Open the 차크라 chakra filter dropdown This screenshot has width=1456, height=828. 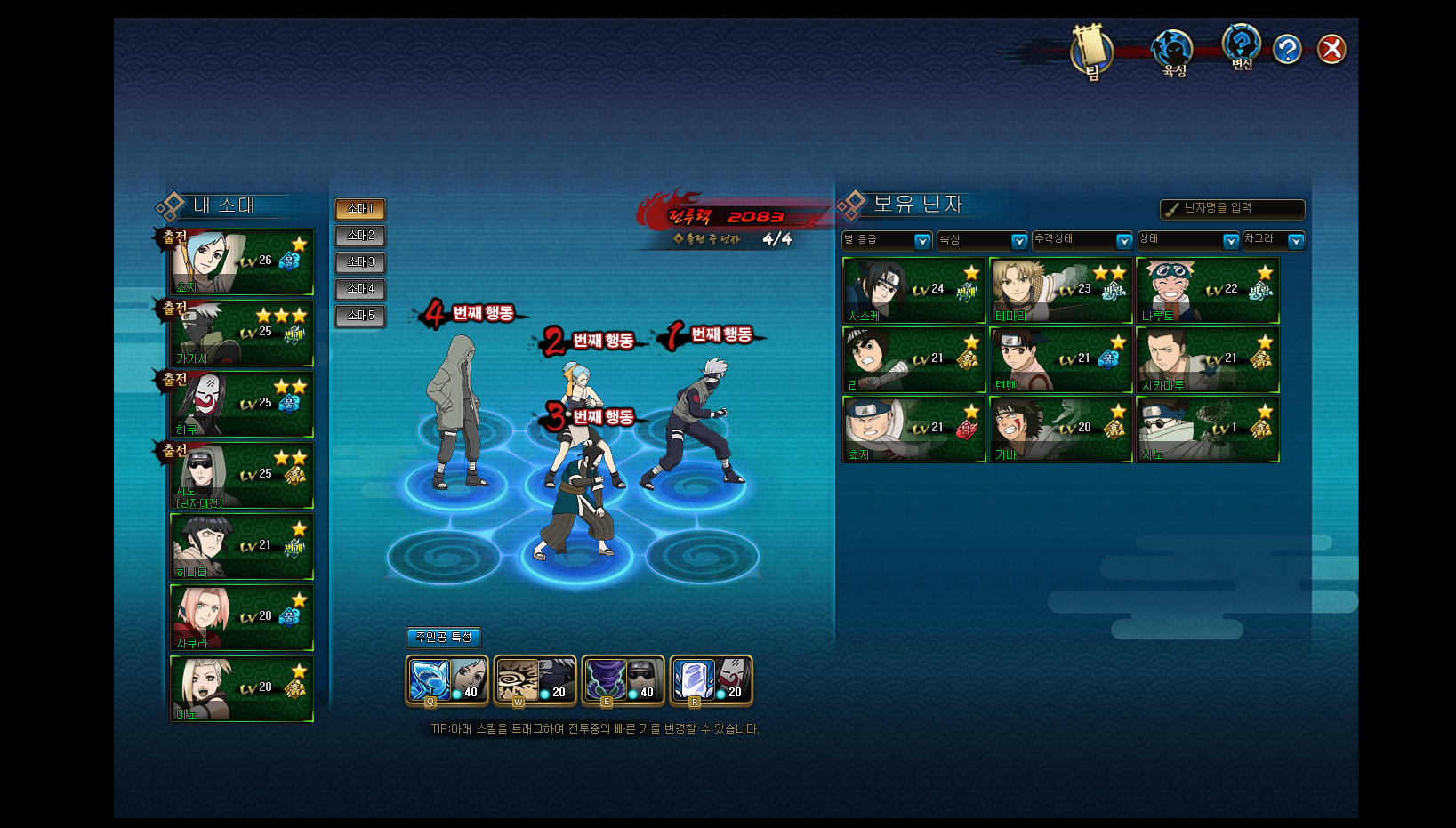click(1274, 241)
